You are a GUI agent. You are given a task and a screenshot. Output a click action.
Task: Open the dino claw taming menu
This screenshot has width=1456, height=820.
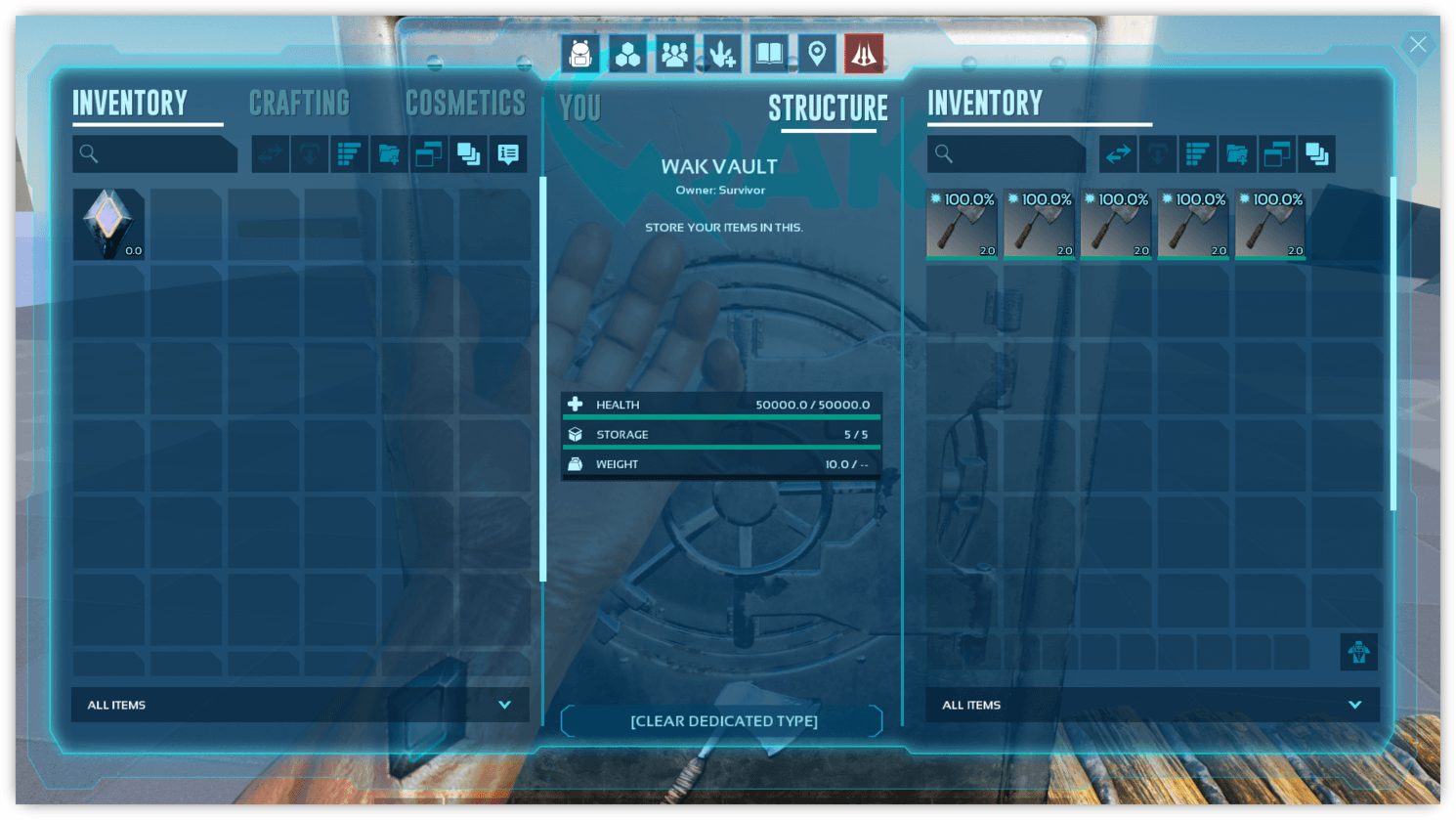[722, 54]
